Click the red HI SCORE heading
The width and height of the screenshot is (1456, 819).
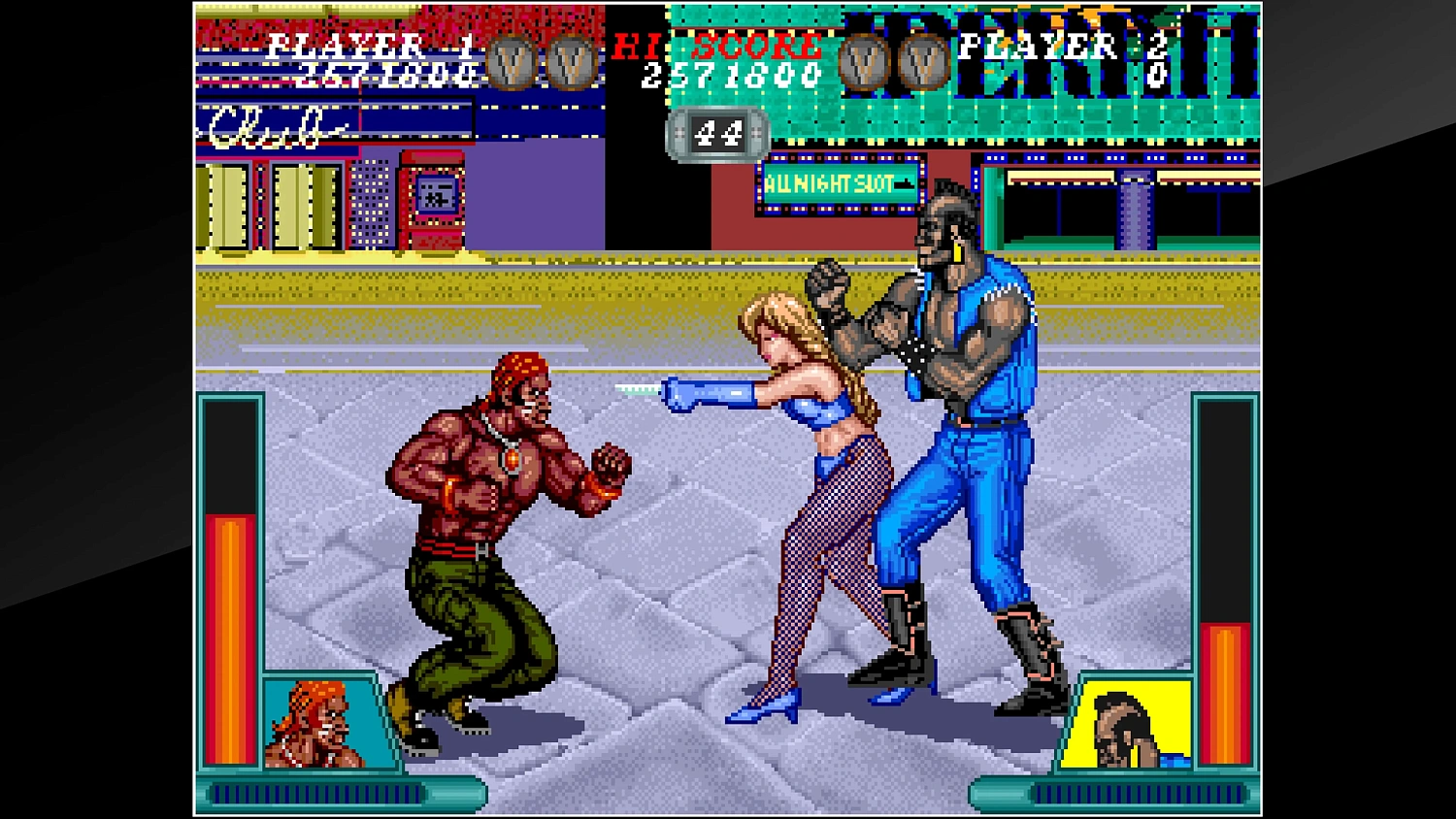[716, 44]
